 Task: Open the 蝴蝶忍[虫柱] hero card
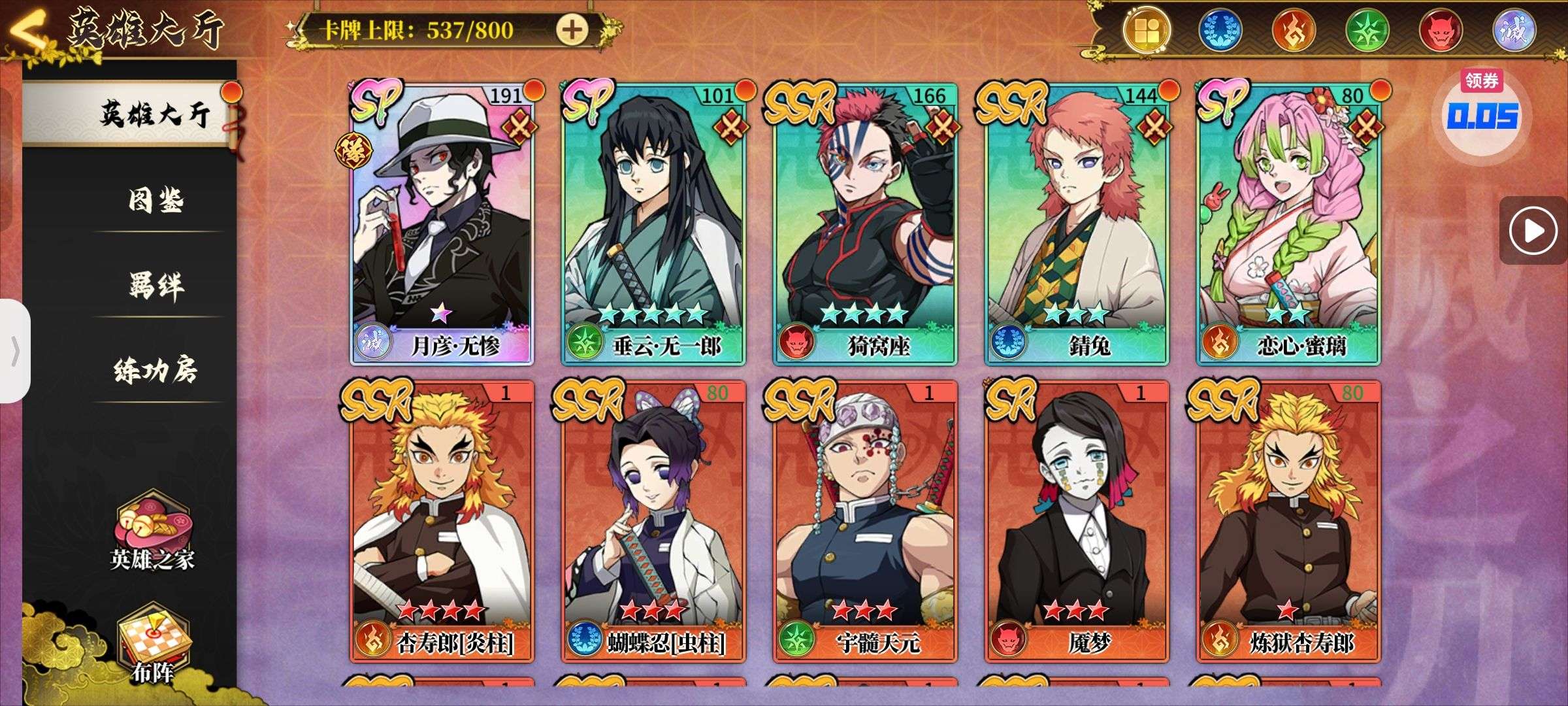tap(653, 520)
